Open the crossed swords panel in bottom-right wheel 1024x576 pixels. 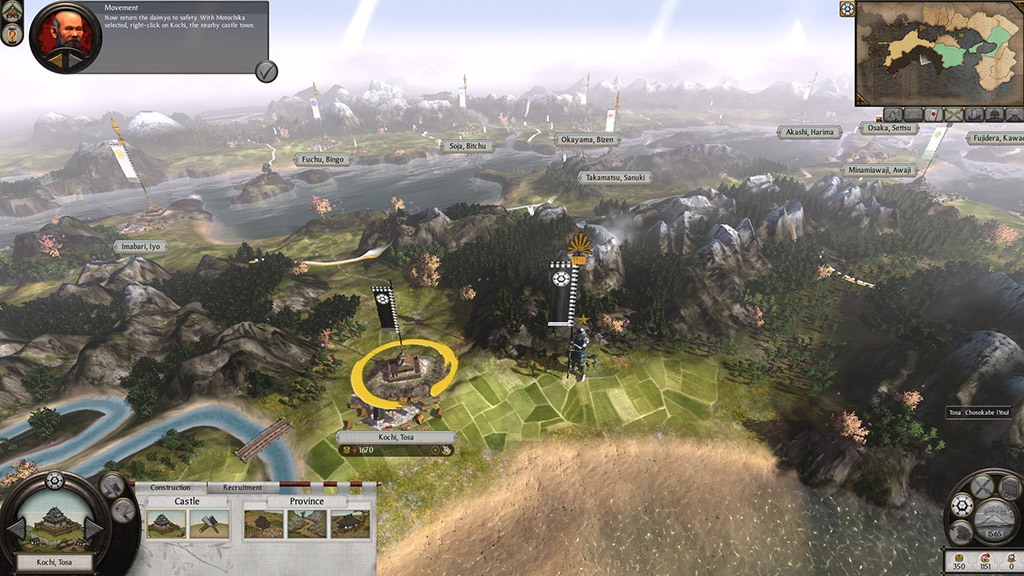[982, 486]
